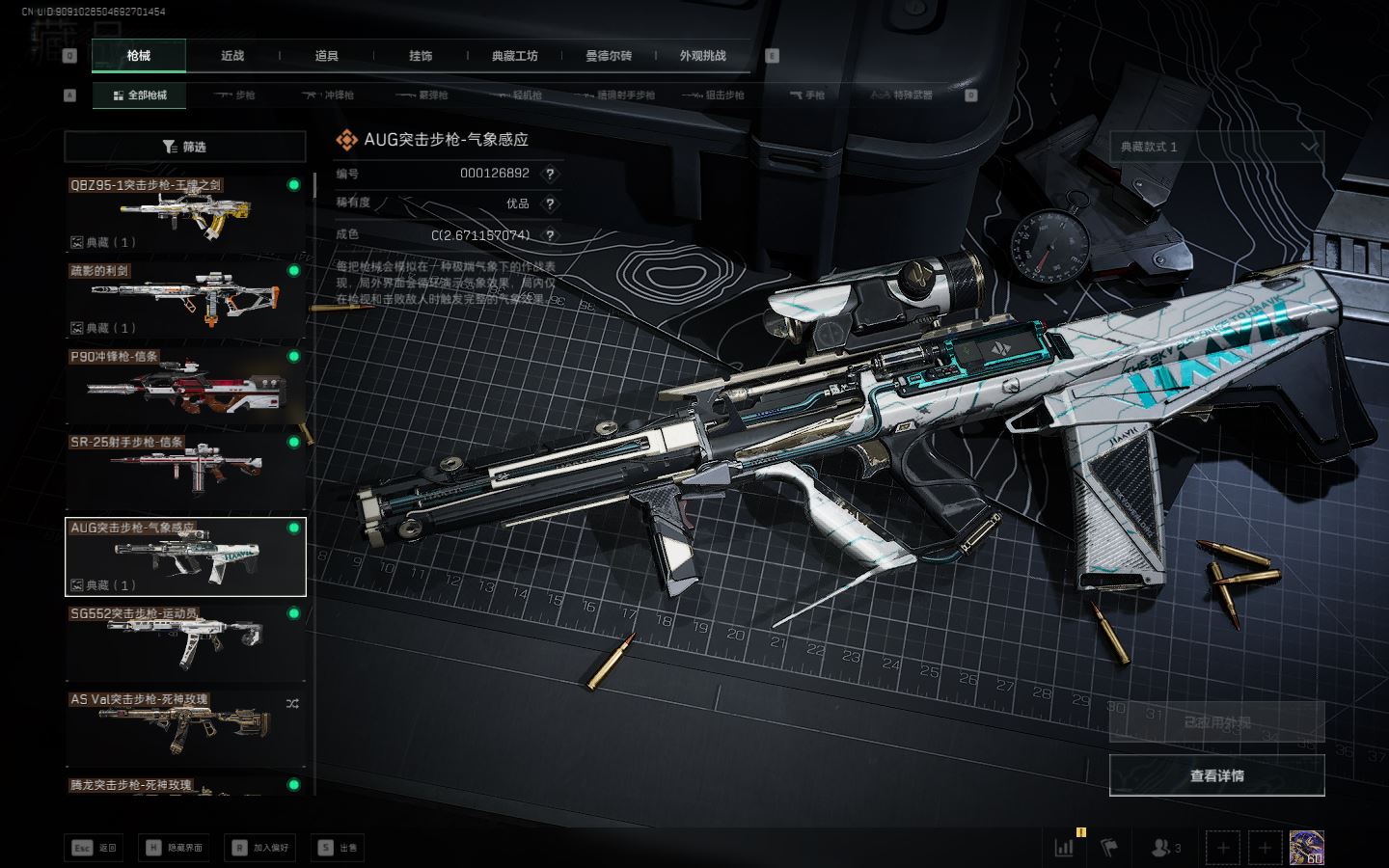This screenshot has width=1389, height=868.
Task: Choose the P90冲锋枪-信条 skin
Action: coord(185,386)
